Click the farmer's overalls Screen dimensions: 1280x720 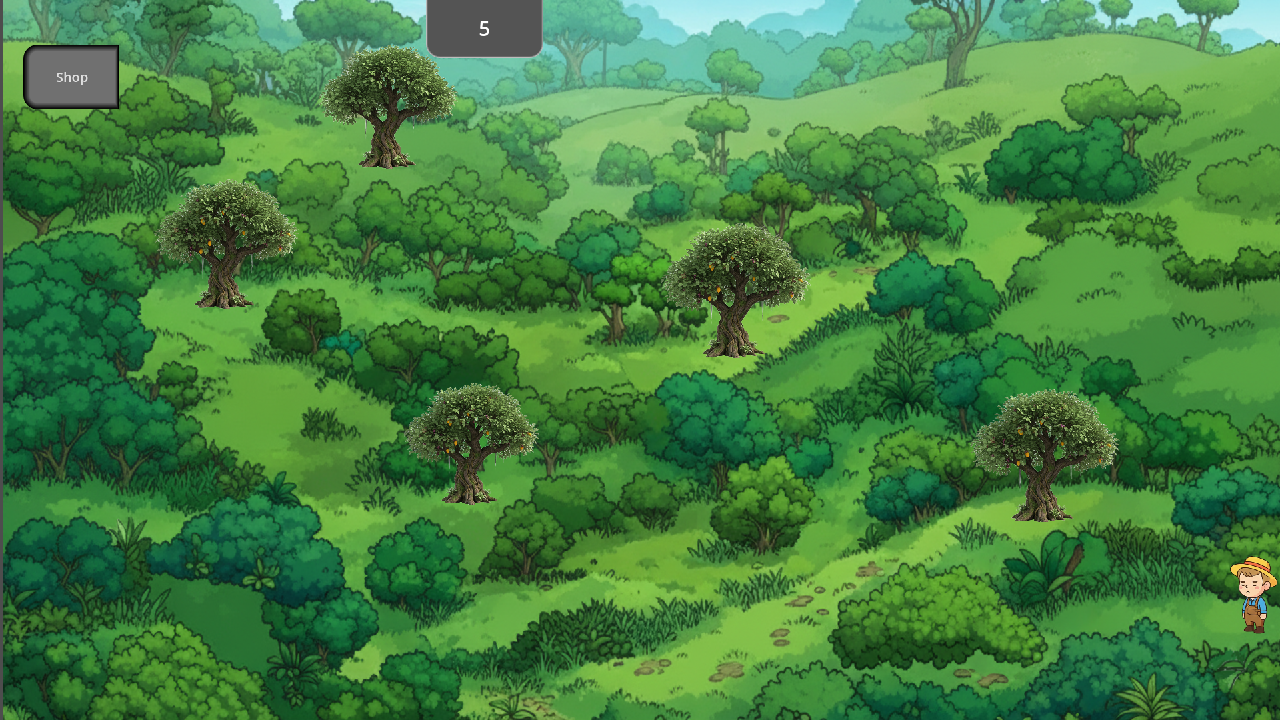pos(1253,608)
